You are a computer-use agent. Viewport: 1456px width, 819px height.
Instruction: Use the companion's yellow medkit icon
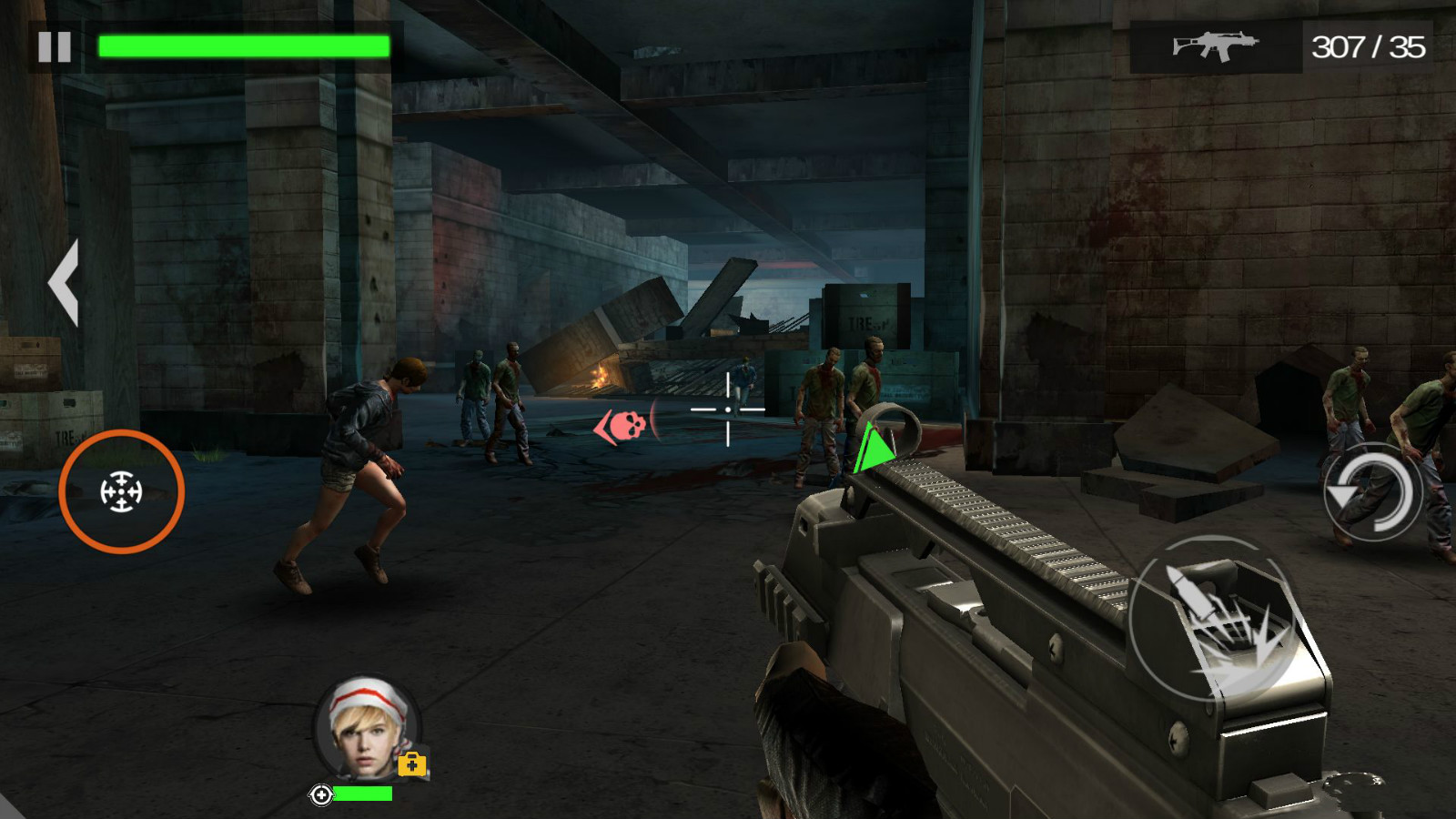[412, 764]
